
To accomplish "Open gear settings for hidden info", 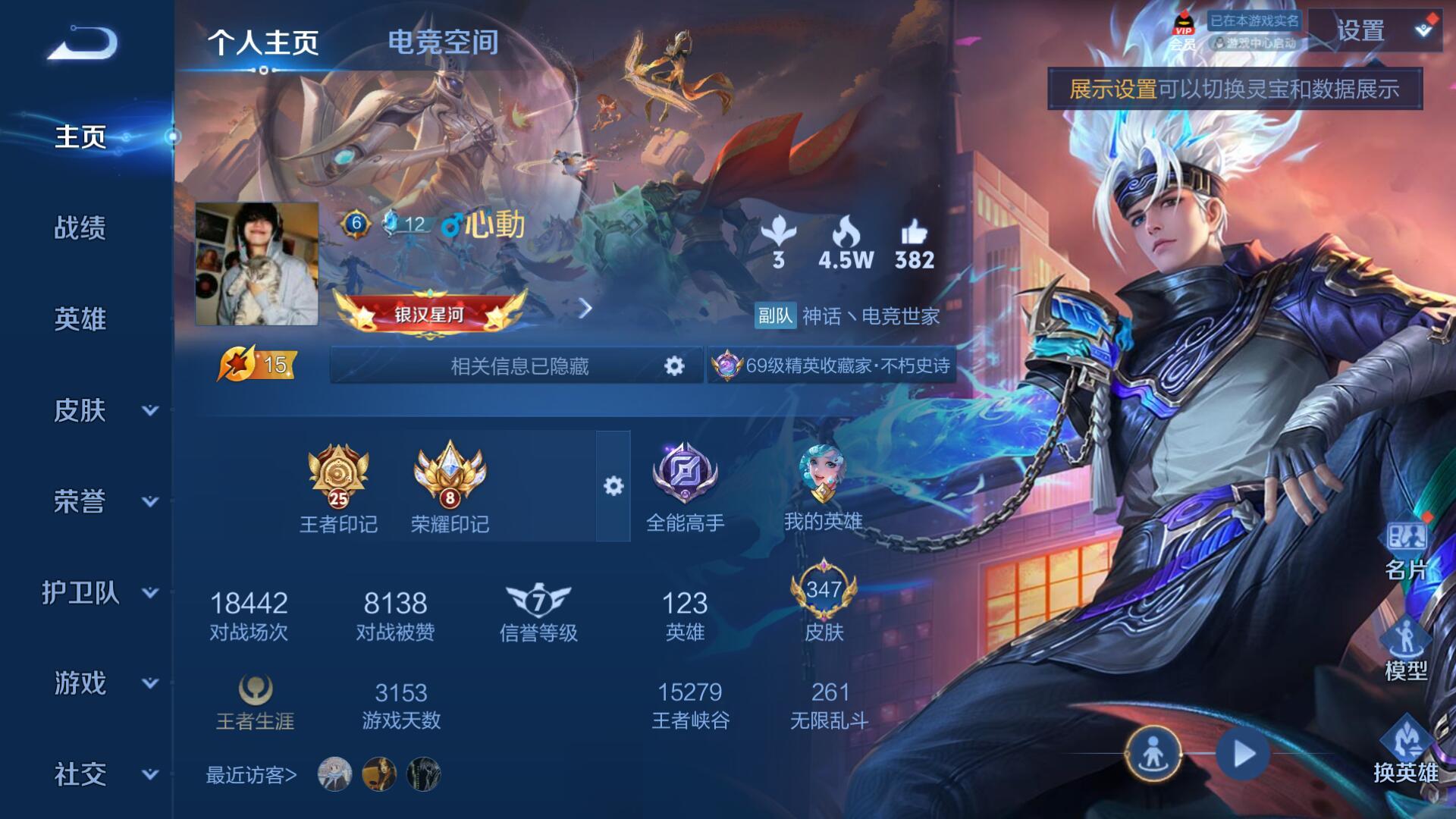I will pyautogui.click(x=673, y=366).
